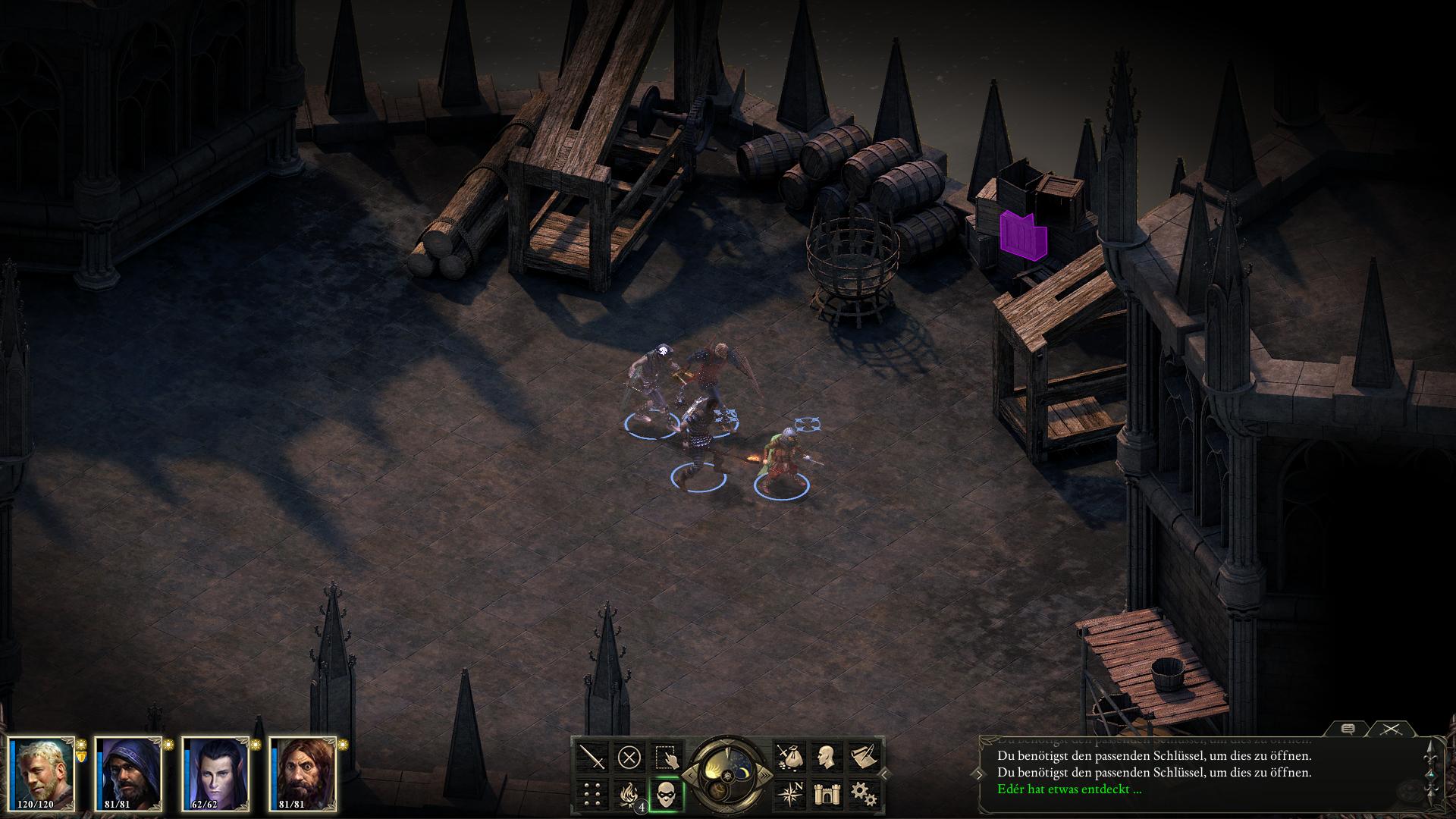Click the select-all party button
Image resolution: width=1456 pixels, height=819 pixels.
tap(667, 757)
